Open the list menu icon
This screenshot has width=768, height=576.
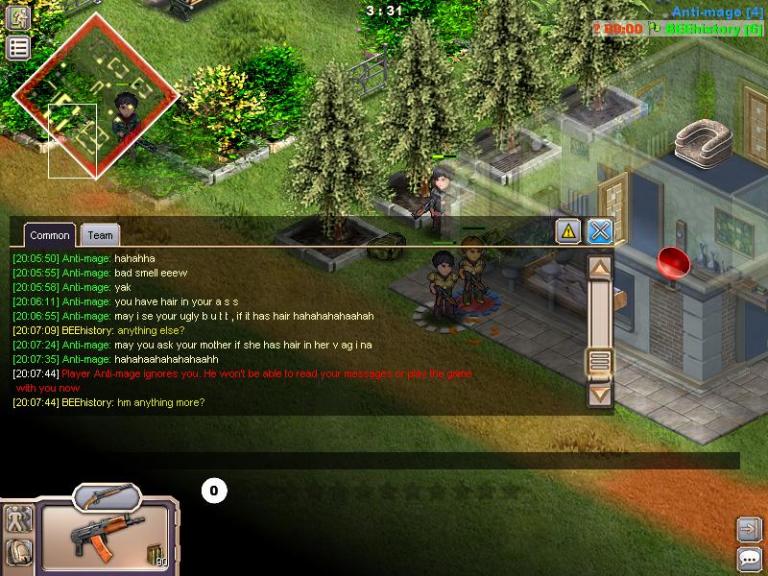(18, 47)
